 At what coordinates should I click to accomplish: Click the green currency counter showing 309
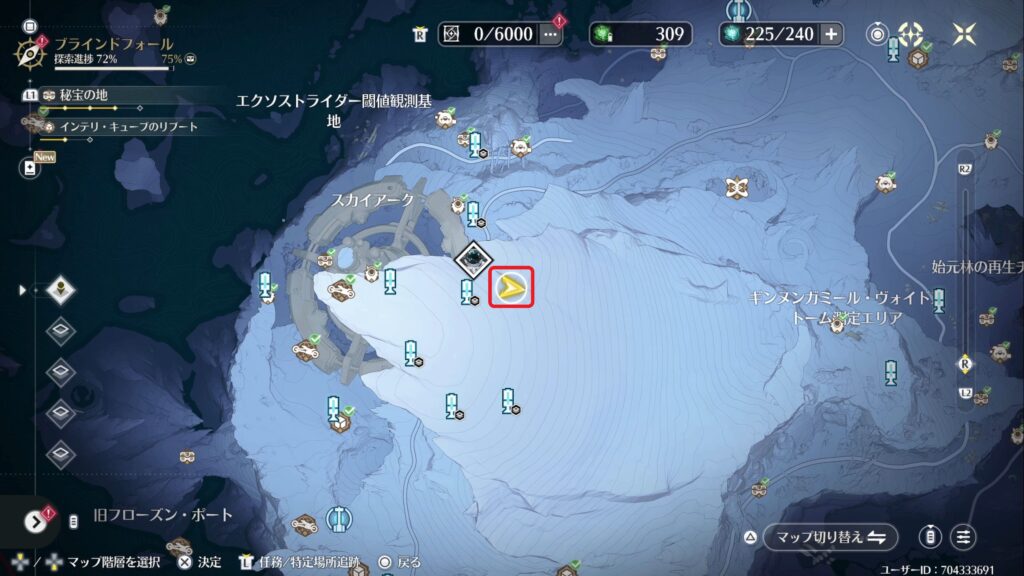[x=640, y=34]
